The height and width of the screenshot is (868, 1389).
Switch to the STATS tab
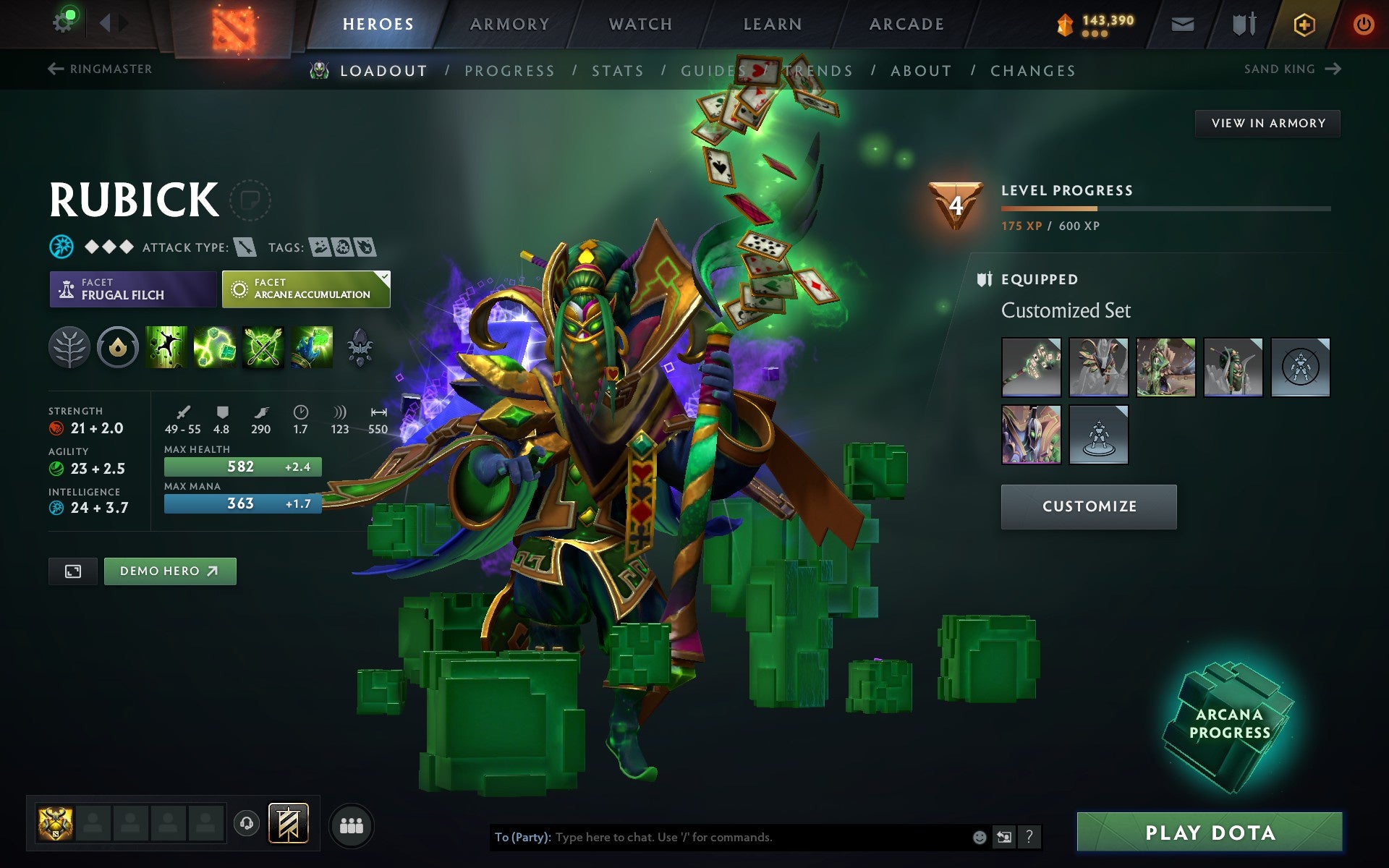point(616,71)
